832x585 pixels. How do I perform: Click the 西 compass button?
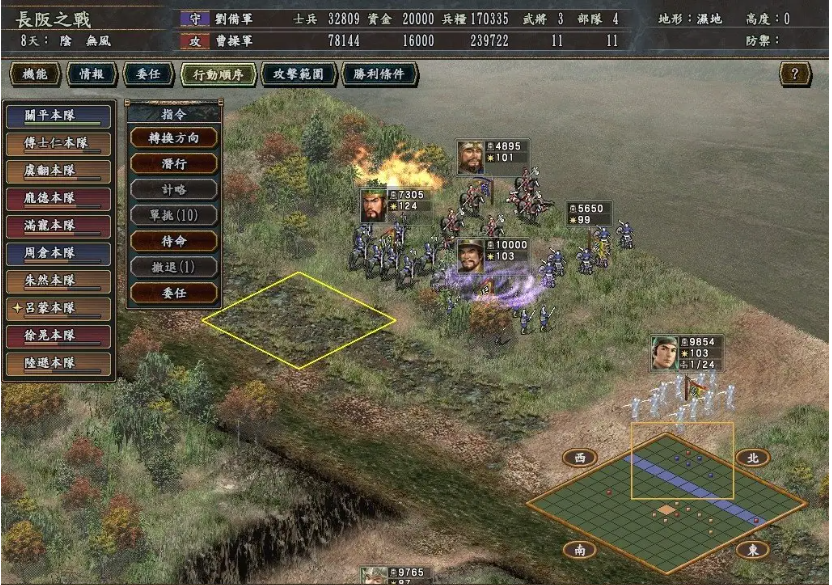click(579, 458)
